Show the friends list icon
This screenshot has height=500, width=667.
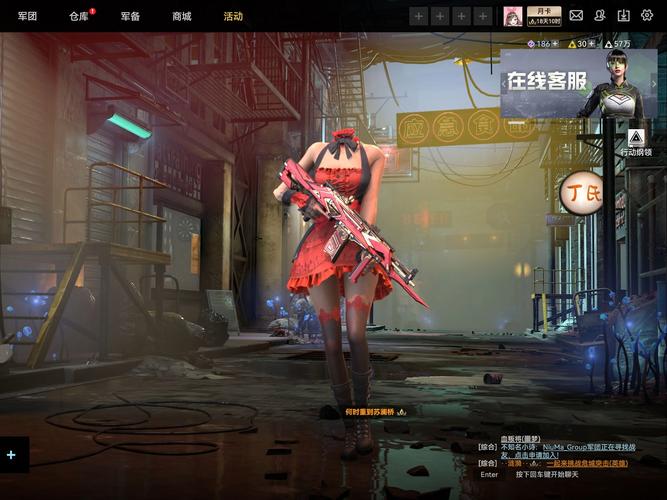[600, 16]
